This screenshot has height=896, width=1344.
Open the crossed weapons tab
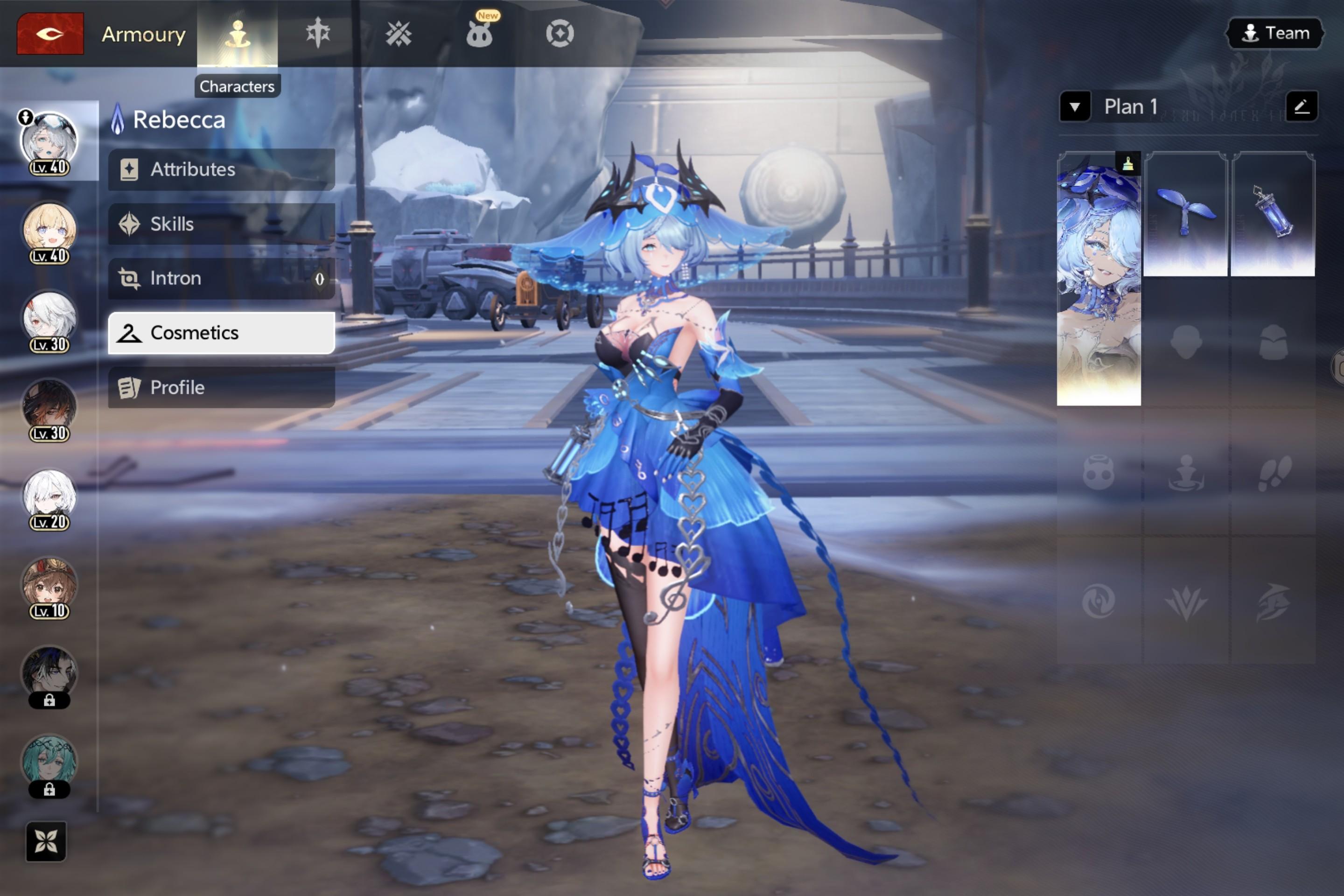(398, 34)
